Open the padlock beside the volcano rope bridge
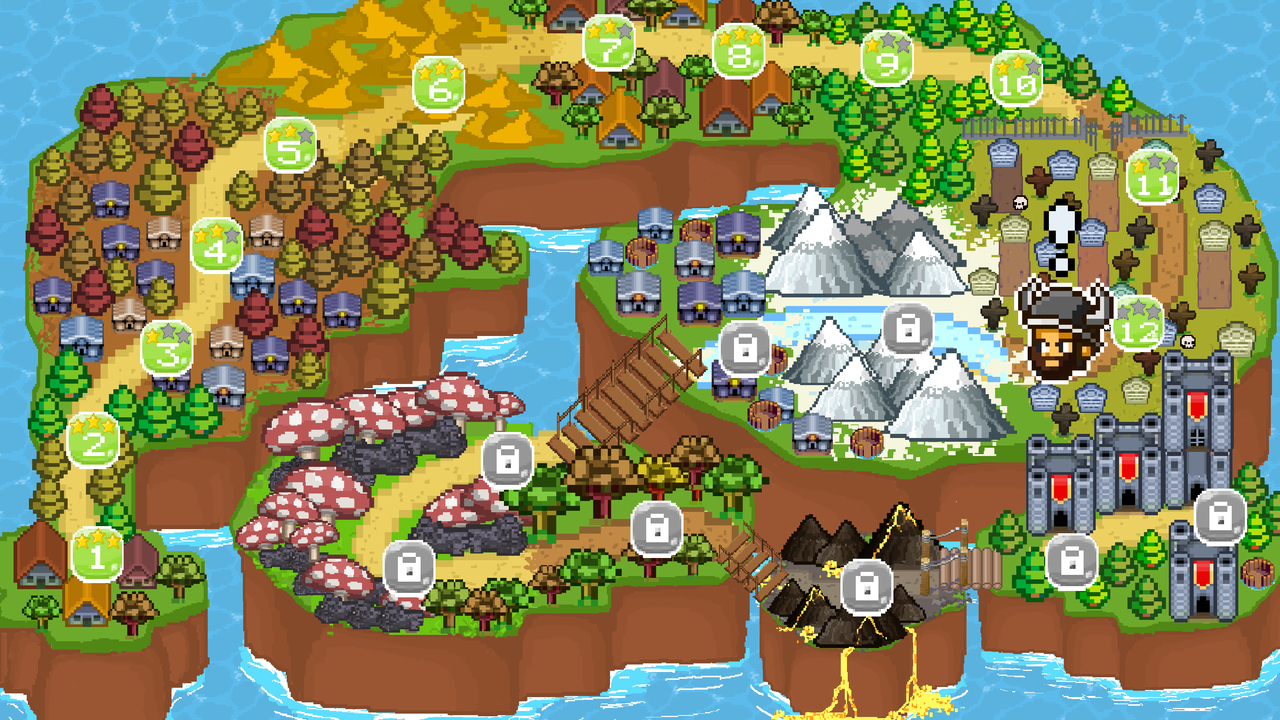 [x=1073, y=563]
